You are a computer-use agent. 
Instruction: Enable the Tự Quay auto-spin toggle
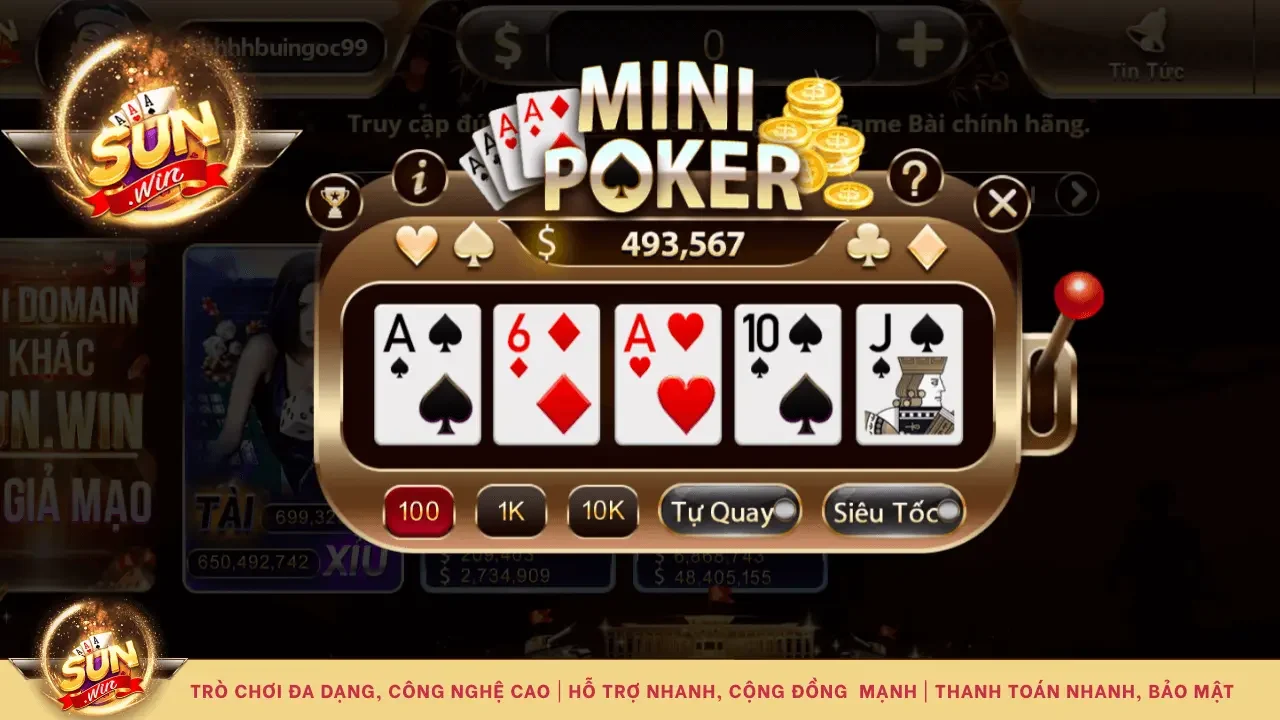[730, 510]
